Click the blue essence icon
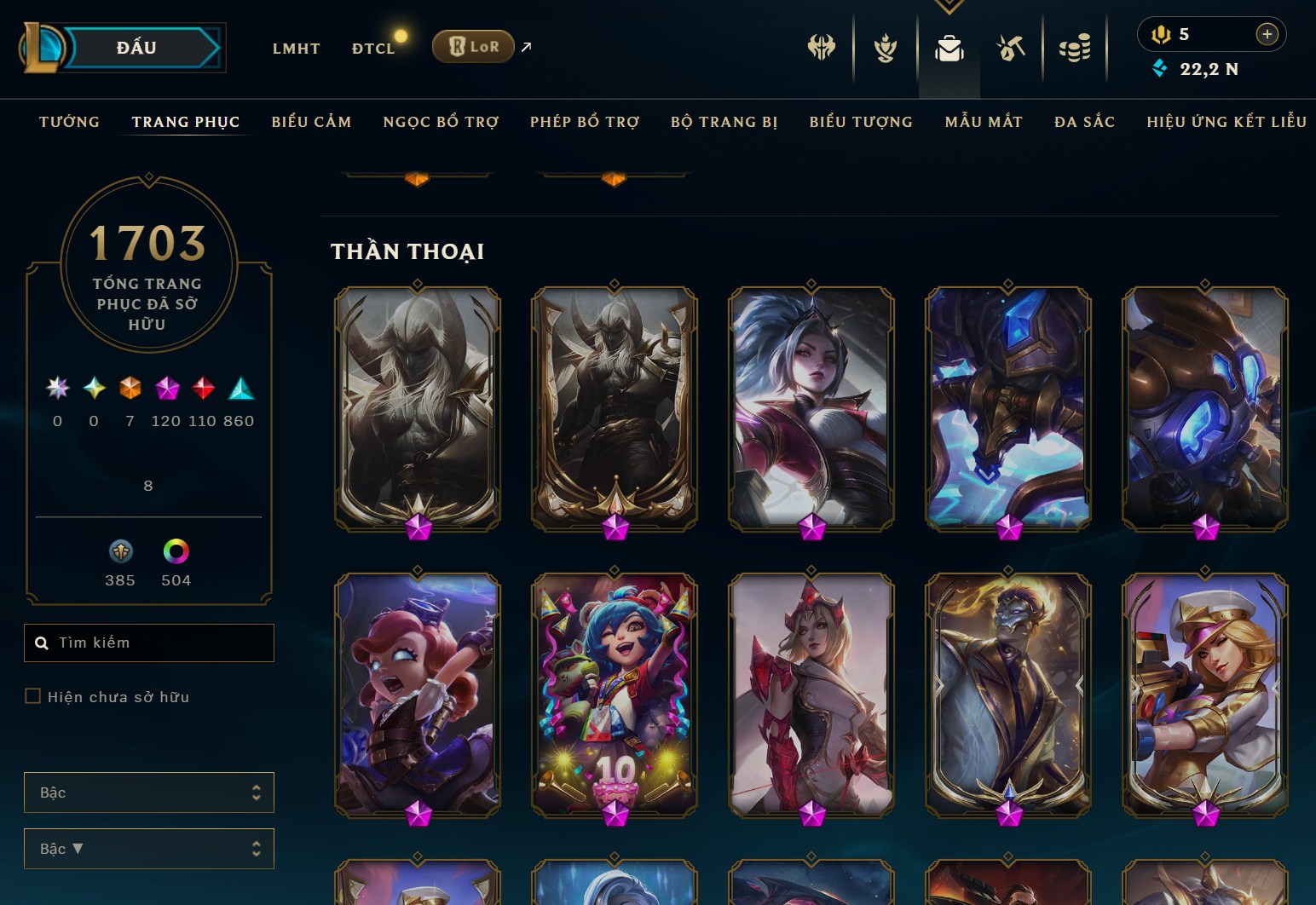Viewport: 1316px width, 905px height. pyautogui.click(x=1158, y=69)
